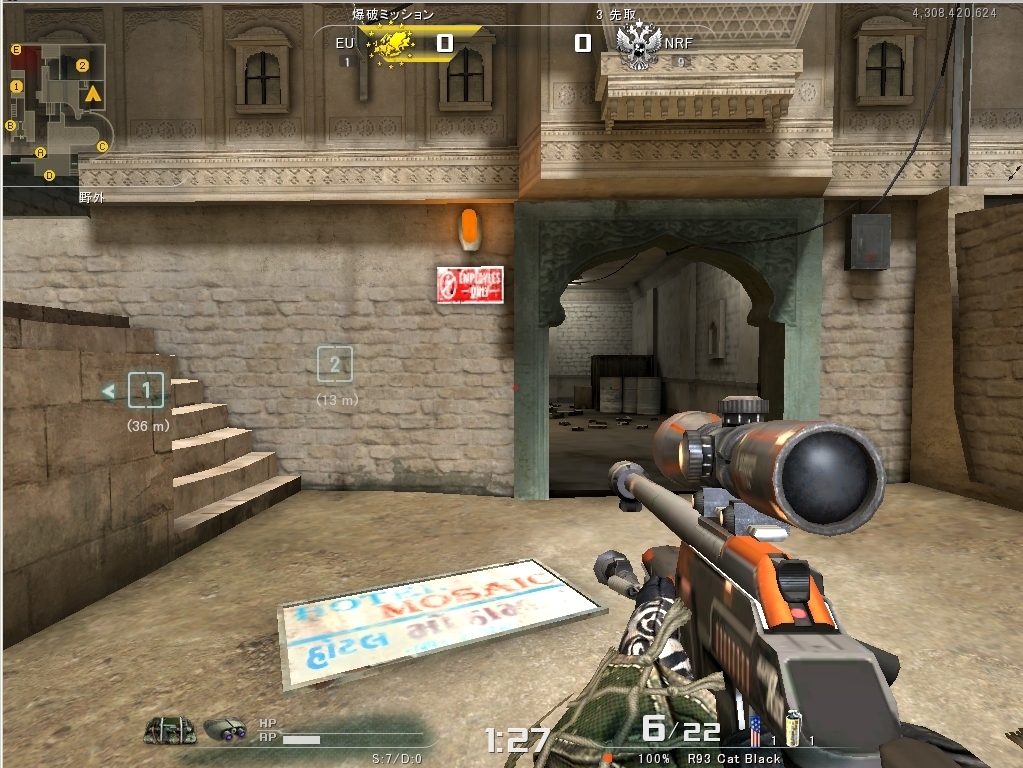This screenshot has height=768, width=1023.
Task: Click the R93 Cat Black weapon label
Action: (734, 759)
